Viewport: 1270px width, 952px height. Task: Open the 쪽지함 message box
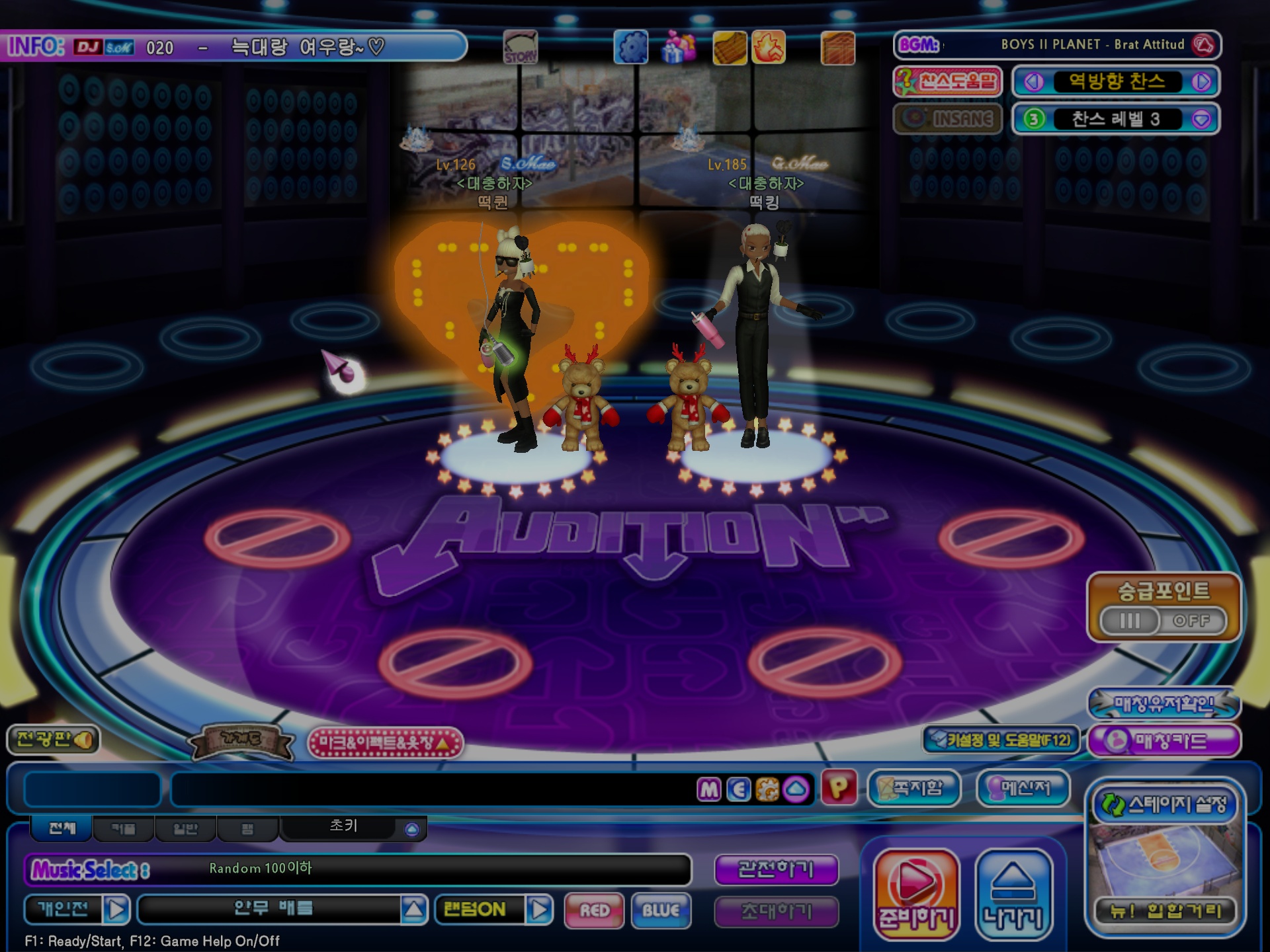click(x=913, y=788)
